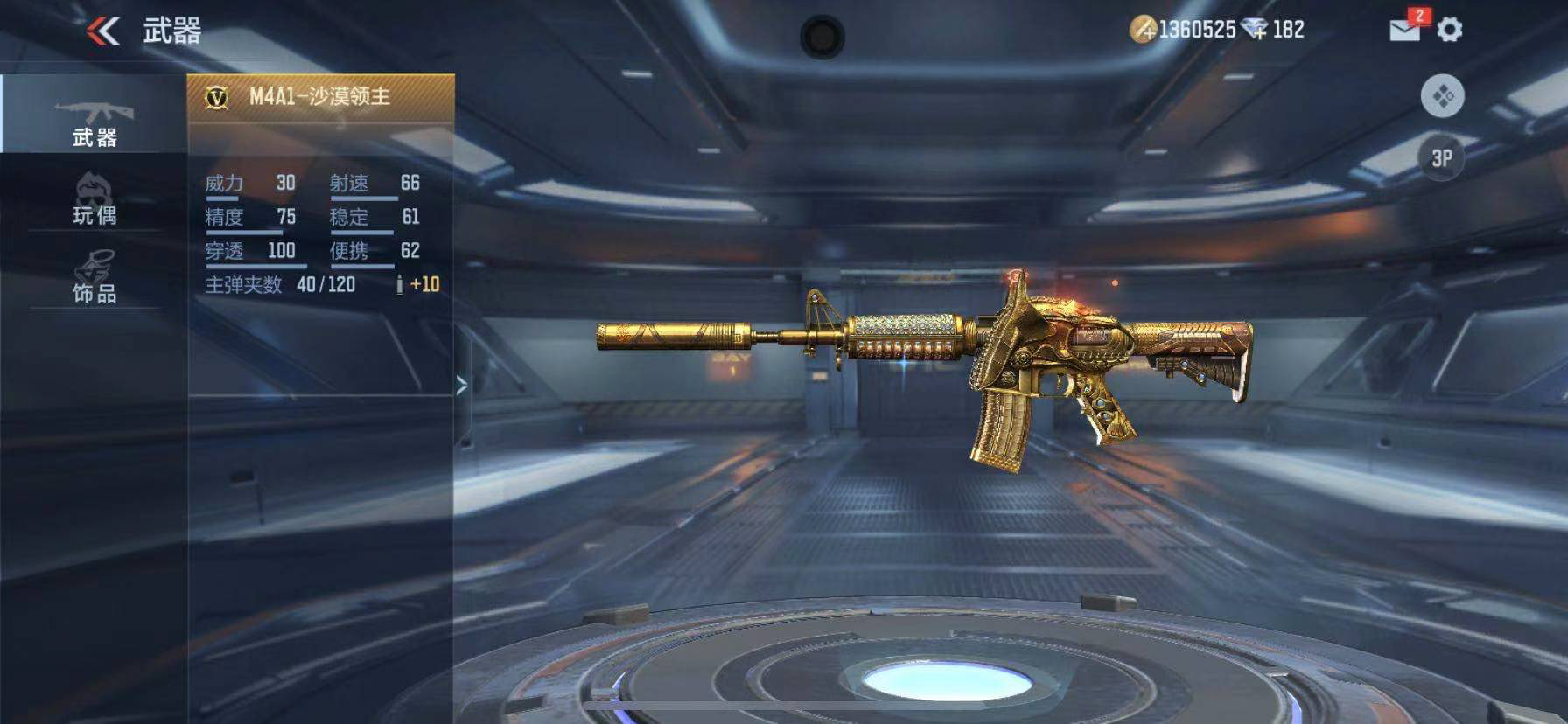The image size is (1568, 724).
Task: Select the 饰品 accessories tab
Action: click(x=94, y=277)
